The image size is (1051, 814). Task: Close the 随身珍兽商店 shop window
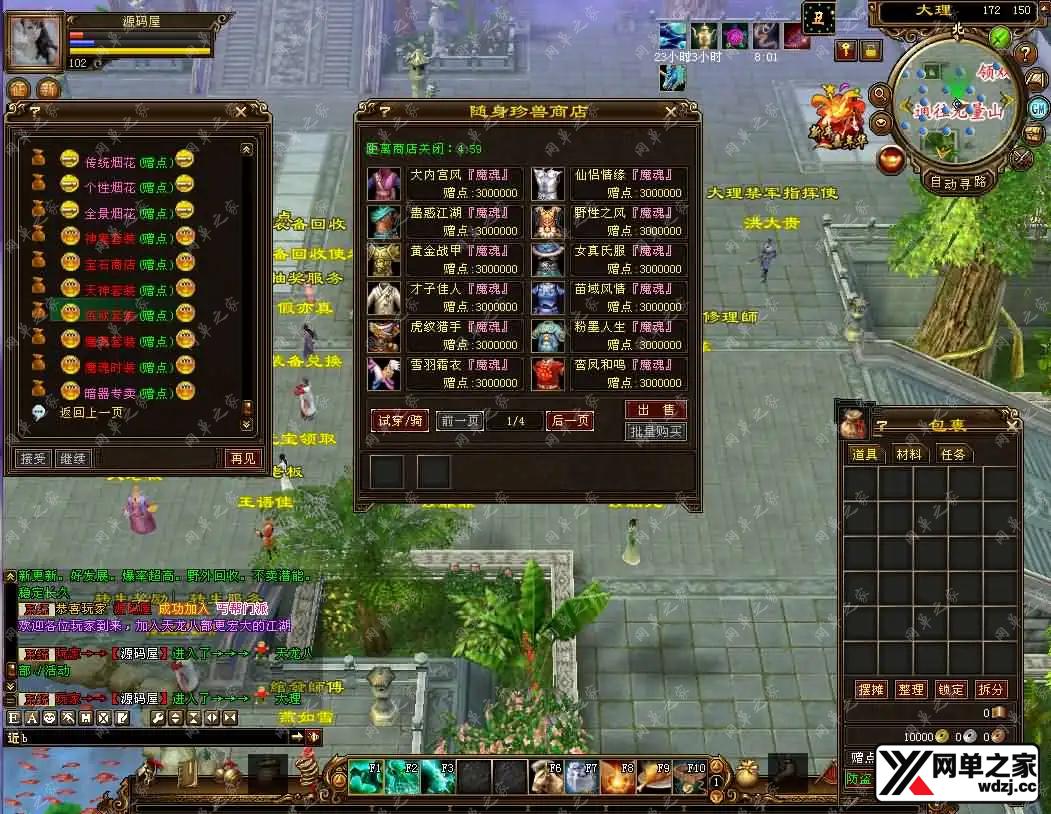tap(671, 112)
